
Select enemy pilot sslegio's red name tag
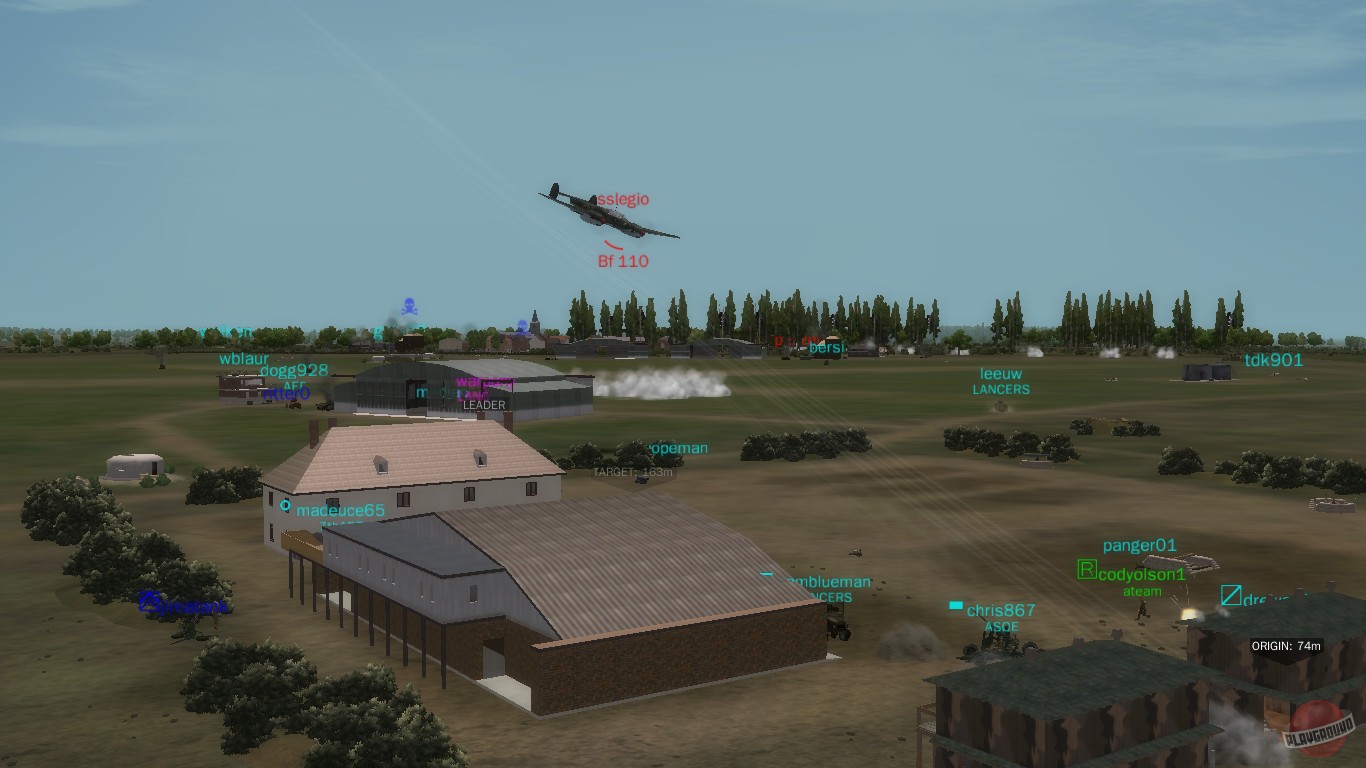tap(620, 199)
